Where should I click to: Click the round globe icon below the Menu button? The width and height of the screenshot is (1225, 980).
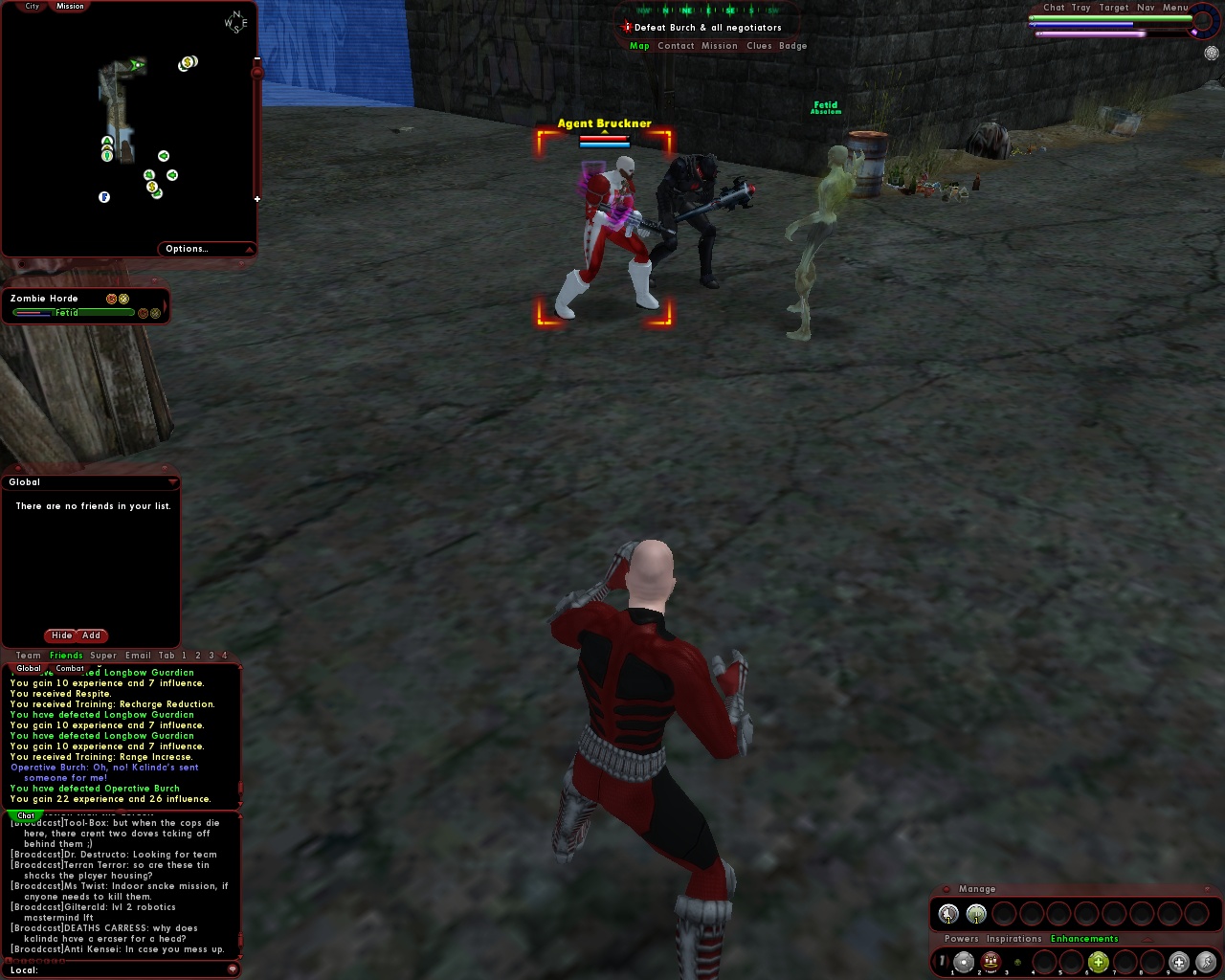point(1212,54)
